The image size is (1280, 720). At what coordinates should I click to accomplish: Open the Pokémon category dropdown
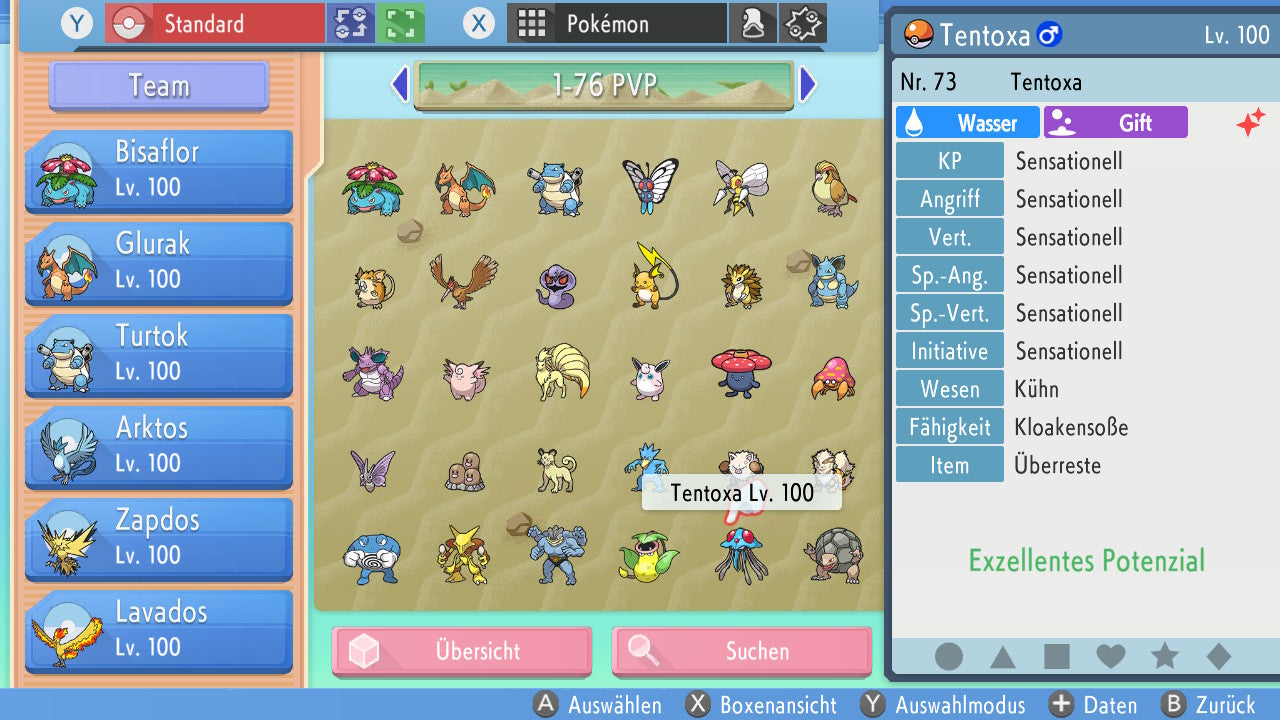tap(616, 22)
